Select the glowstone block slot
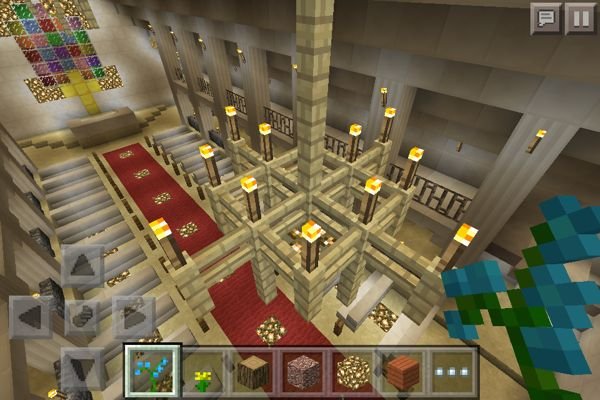The image size is (600, 400). (x=352, y=370)
